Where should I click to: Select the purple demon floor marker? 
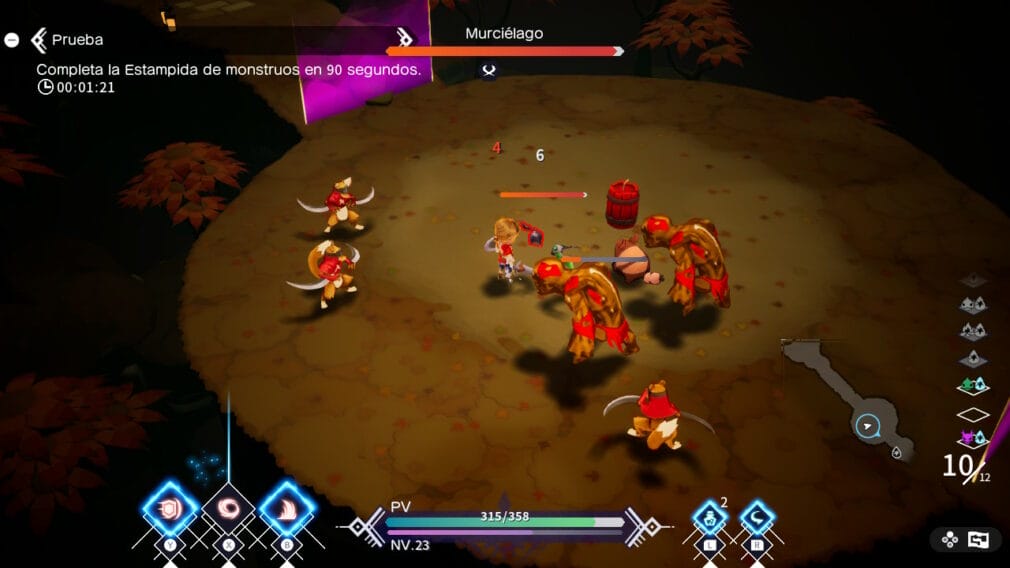[x=972, y=438]
